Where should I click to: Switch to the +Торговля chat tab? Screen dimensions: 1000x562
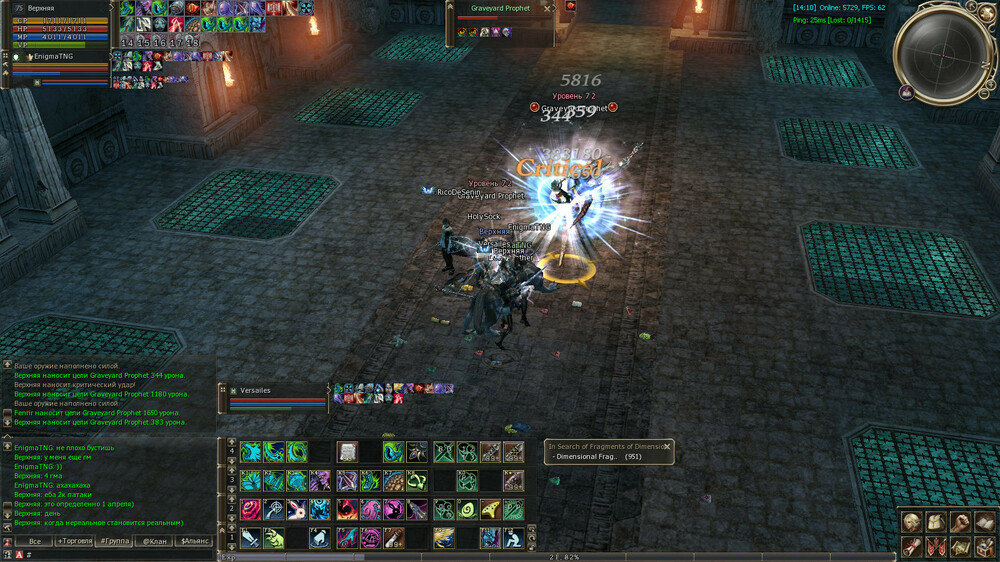coord(74,541)
